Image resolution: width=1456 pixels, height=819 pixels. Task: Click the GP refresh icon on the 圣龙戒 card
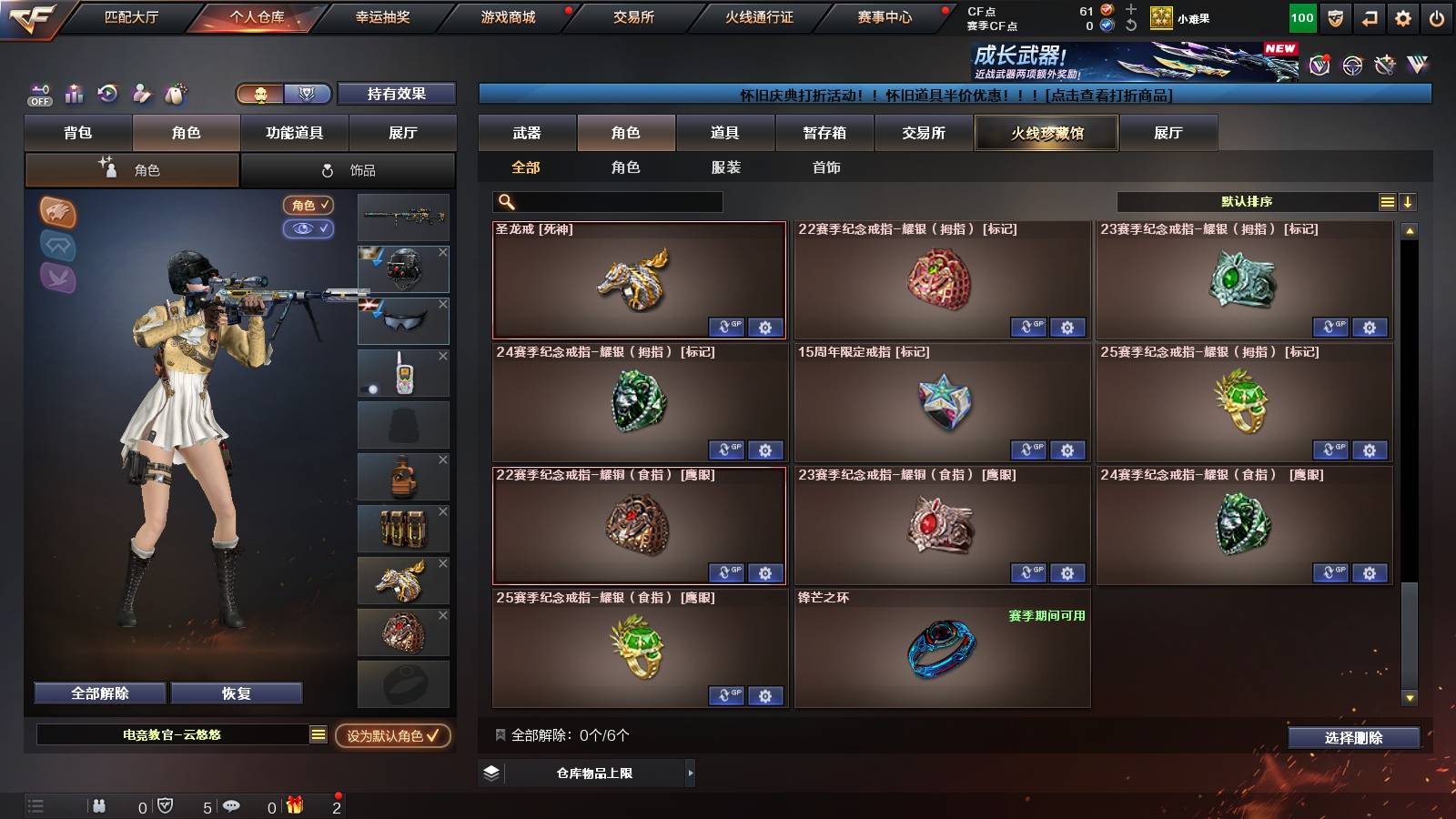pyautogui.click(x=728, y=328)
